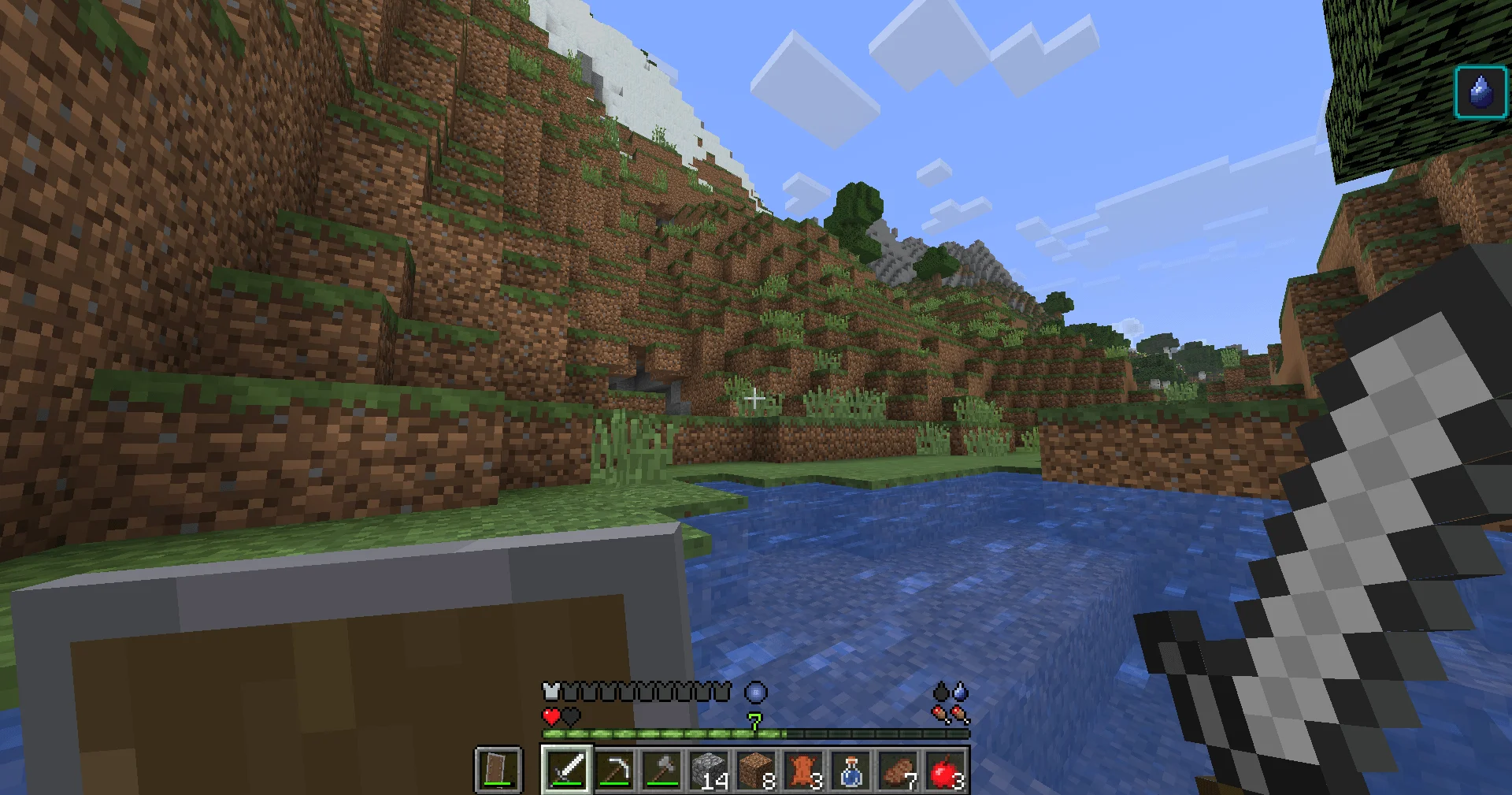Choose the iron axe in the hotbar
This screenshot has height=795, width=1512.
[661, 770]
